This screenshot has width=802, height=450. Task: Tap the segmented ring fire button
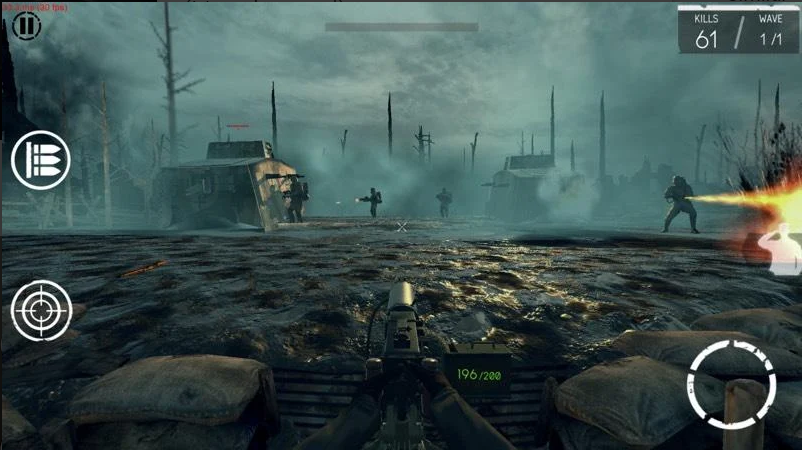(x=731, y=385)
